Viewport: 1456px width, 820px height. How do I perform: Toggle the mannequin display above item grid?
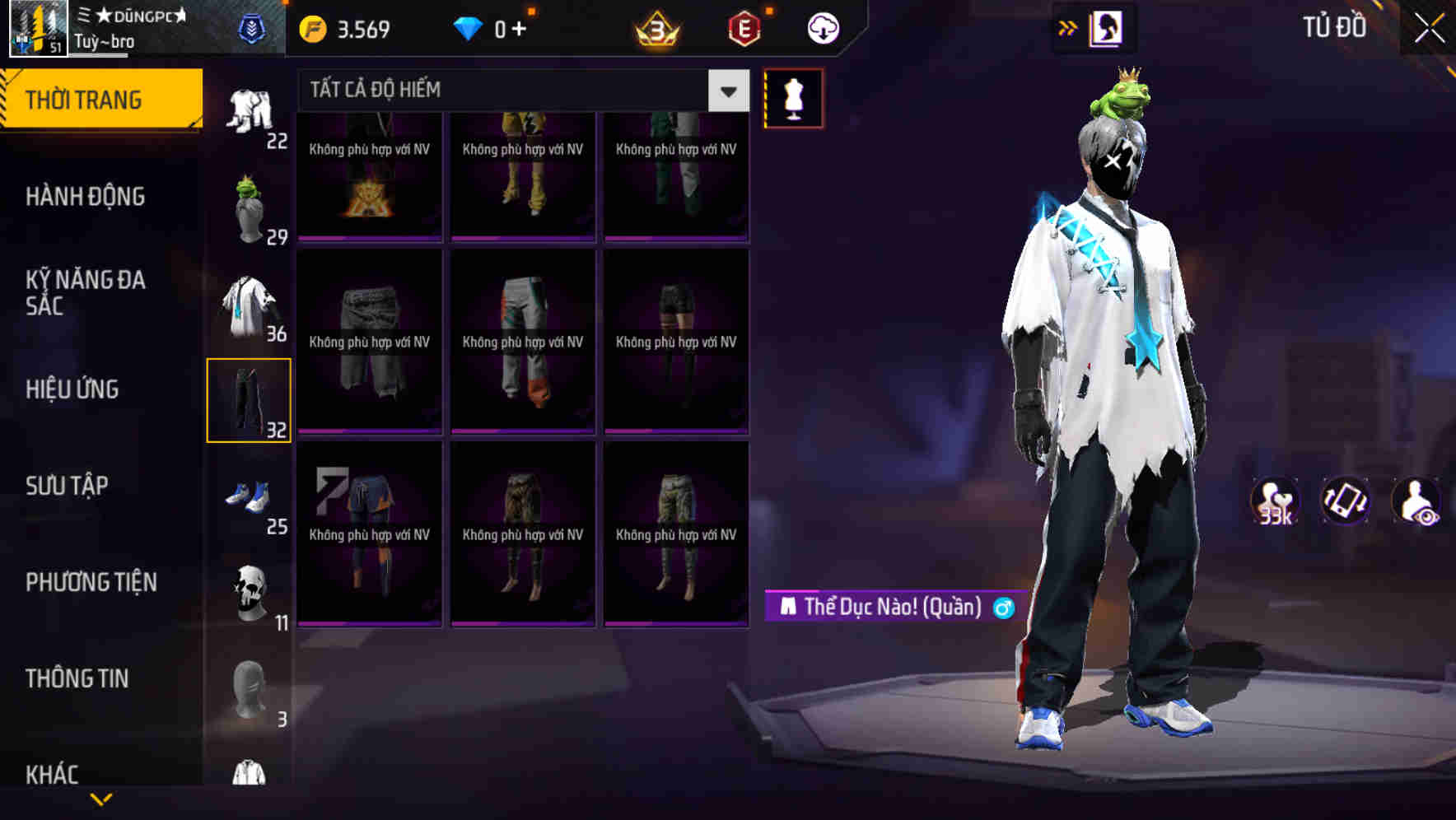pyautogui.click(x=793, y=97)
